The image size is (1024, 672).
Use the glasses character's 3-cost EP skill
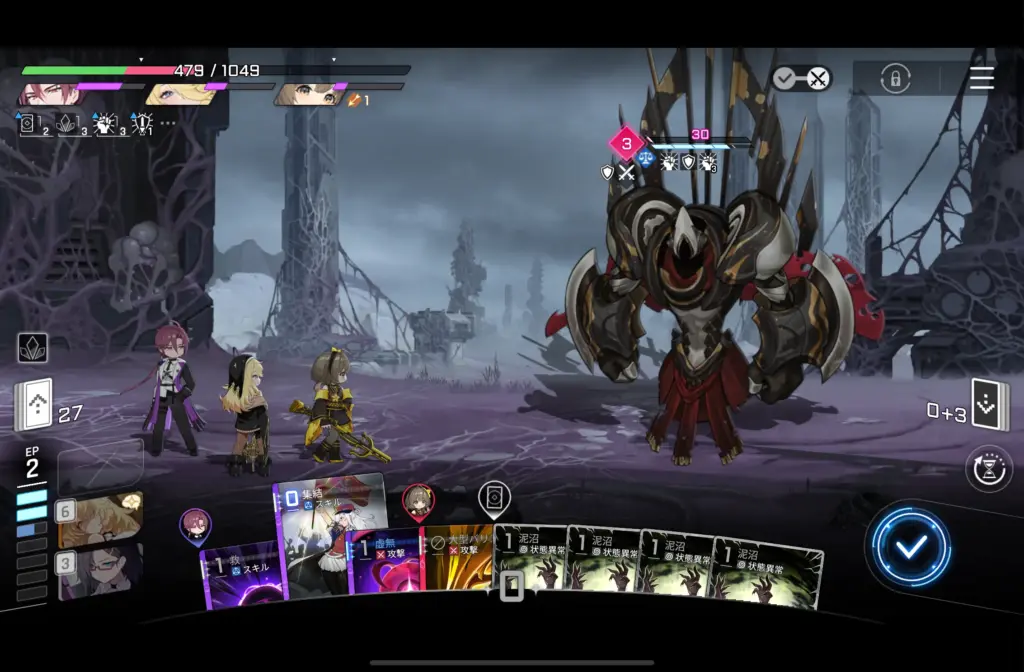tap(100, 572)
